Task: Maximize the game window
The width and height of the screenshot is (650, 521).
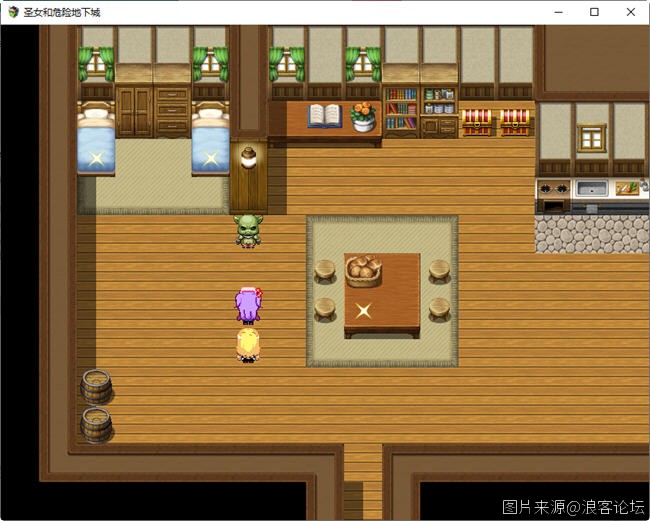Action: point(594,12)
